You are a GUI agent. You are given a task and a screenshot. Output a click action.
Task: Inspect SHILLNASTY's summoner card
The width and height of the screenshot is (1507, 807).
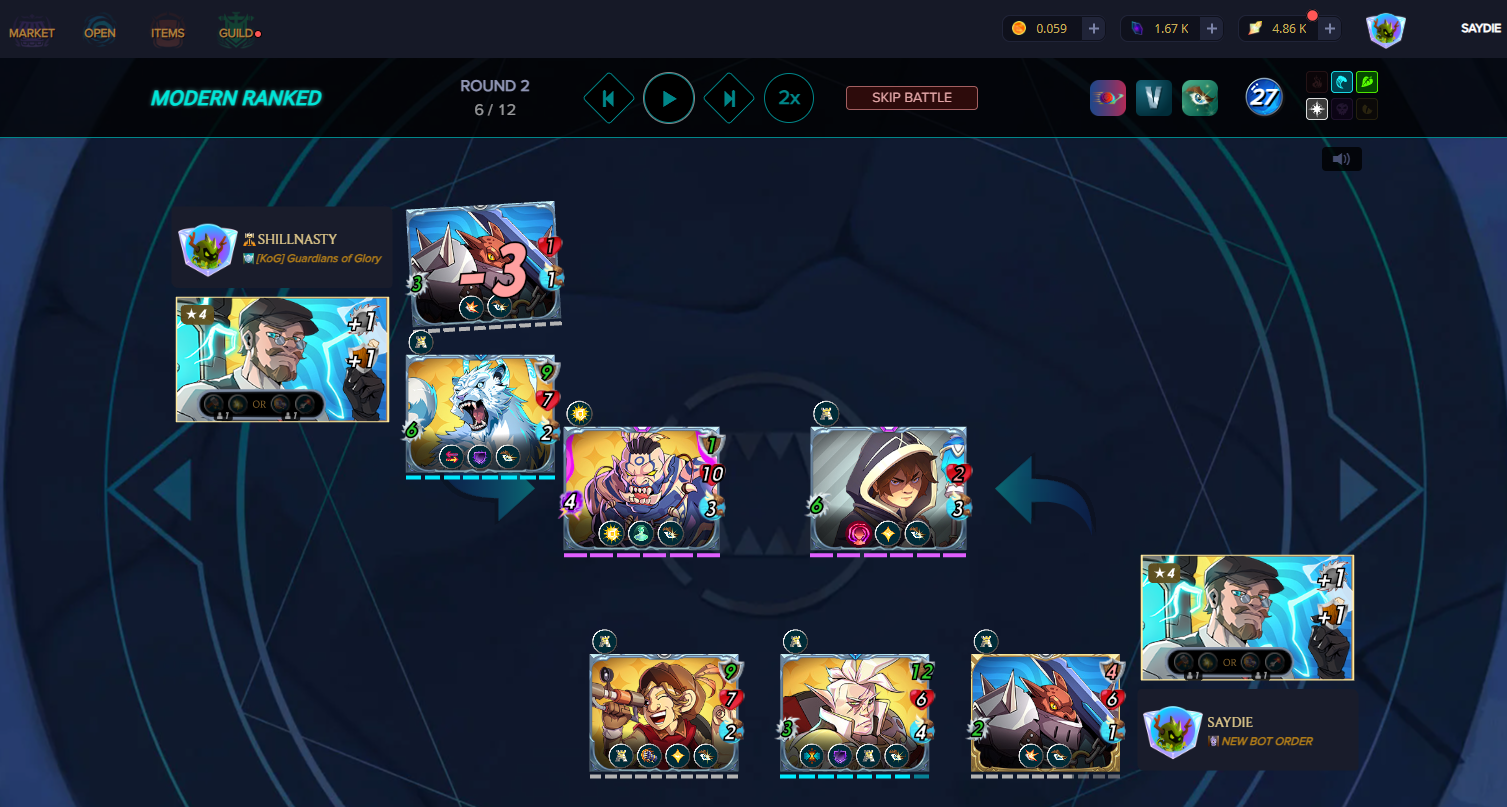282,359
